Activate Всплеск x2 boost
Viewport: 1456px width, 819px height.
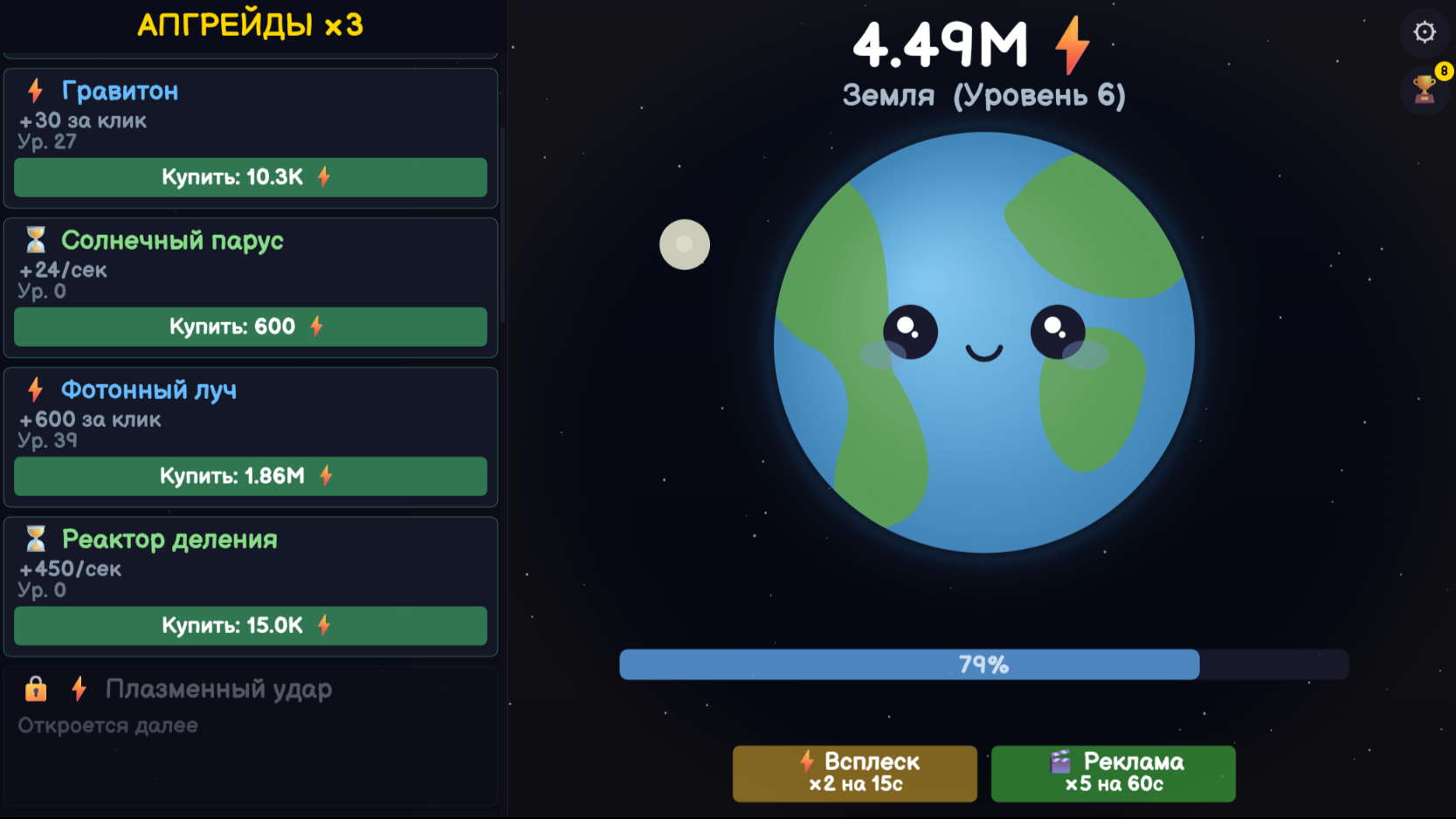pyautogui.click(x=854, y=774)
